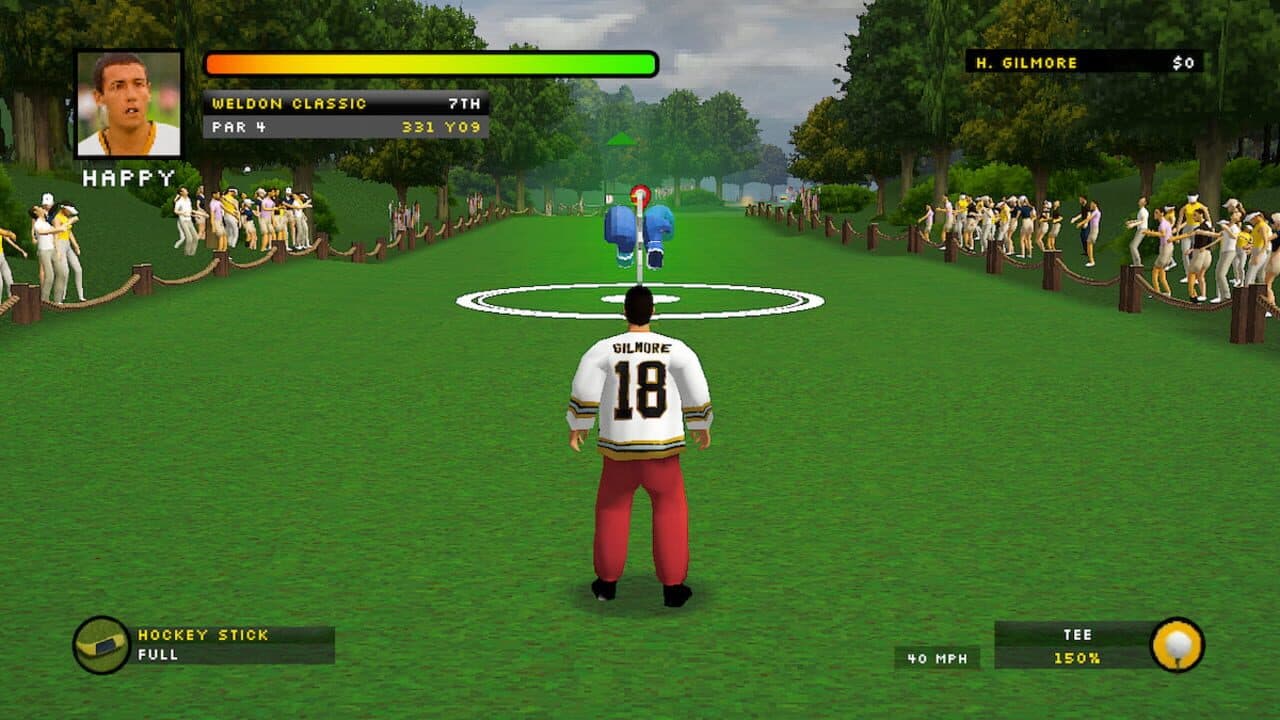The width and height of the screenshot is (1280, 720).
Task: Adjust the shot power meter
Action: 430,63
